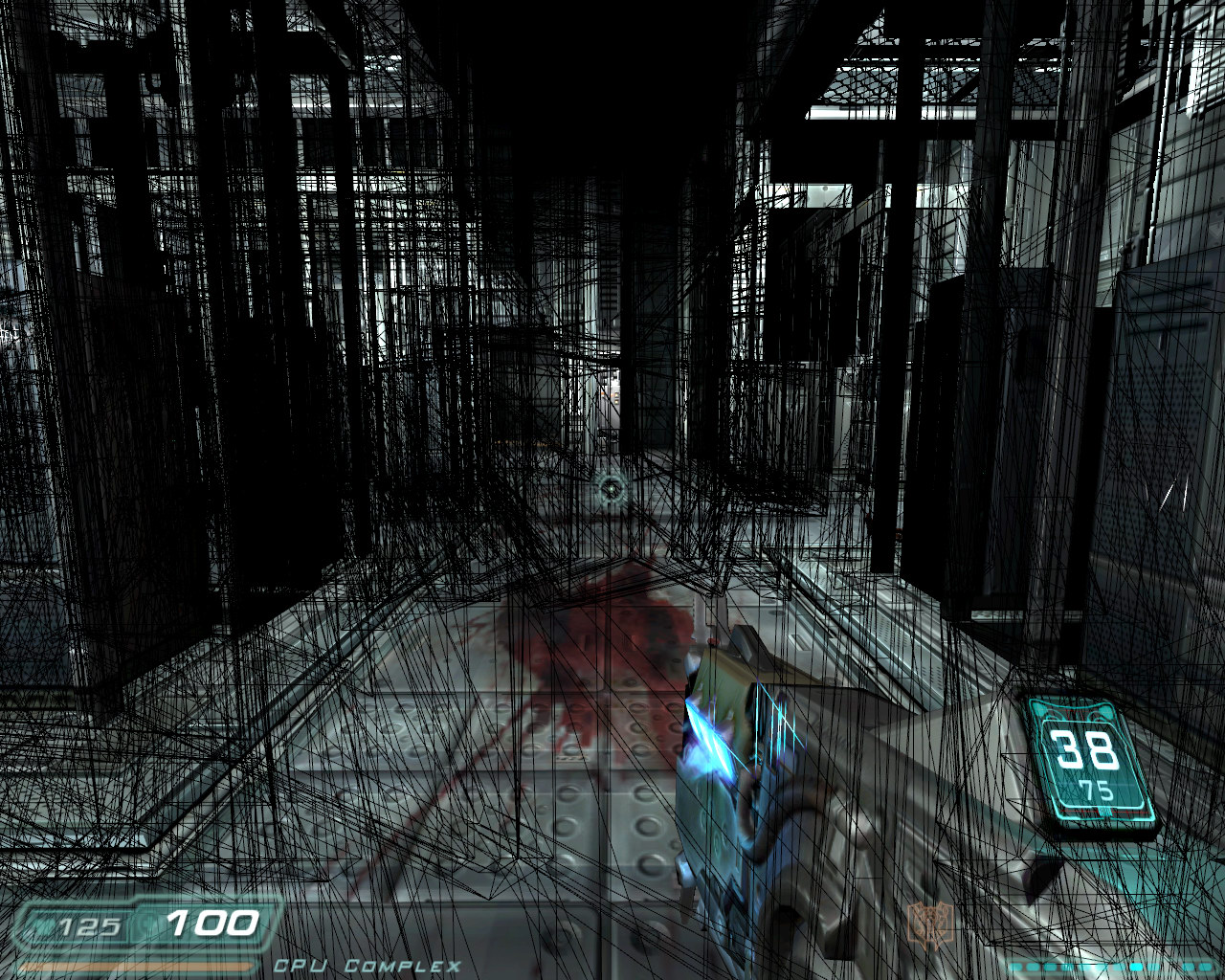Click the orange stamina bar below the health display

[x=135, y=967]
